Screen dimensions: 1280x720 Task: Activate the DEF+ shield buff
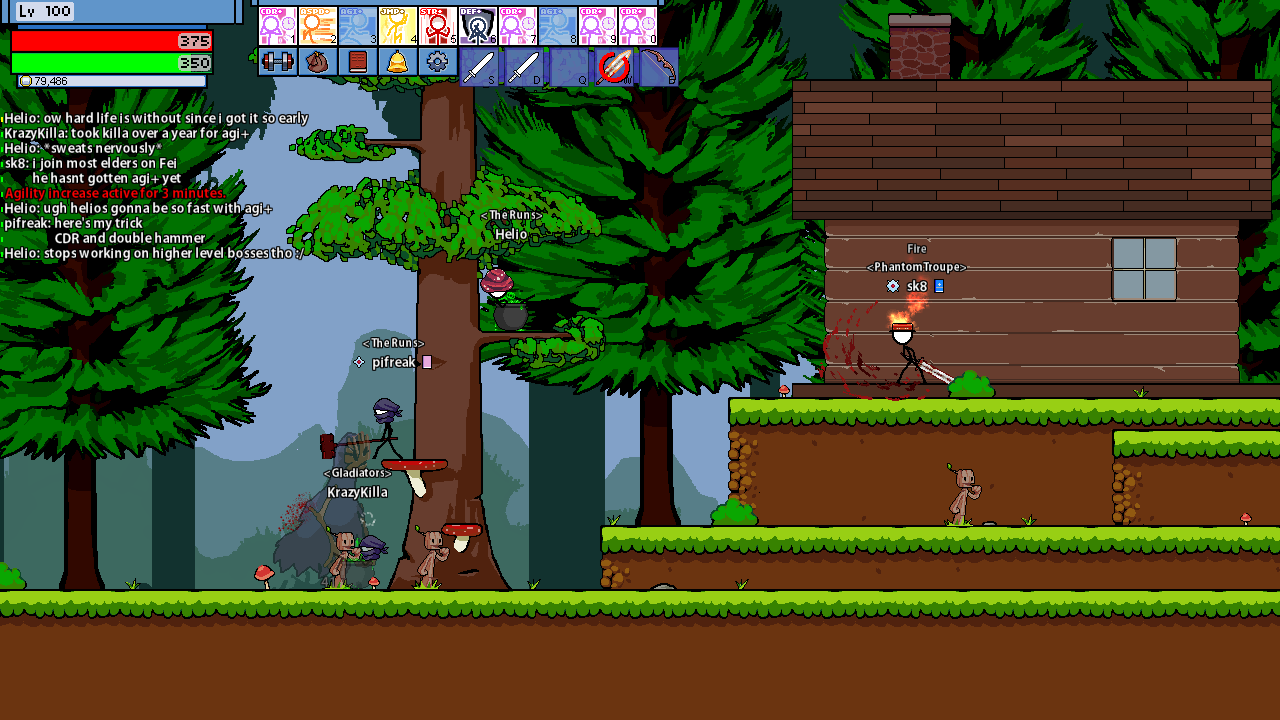pos(477,26)
